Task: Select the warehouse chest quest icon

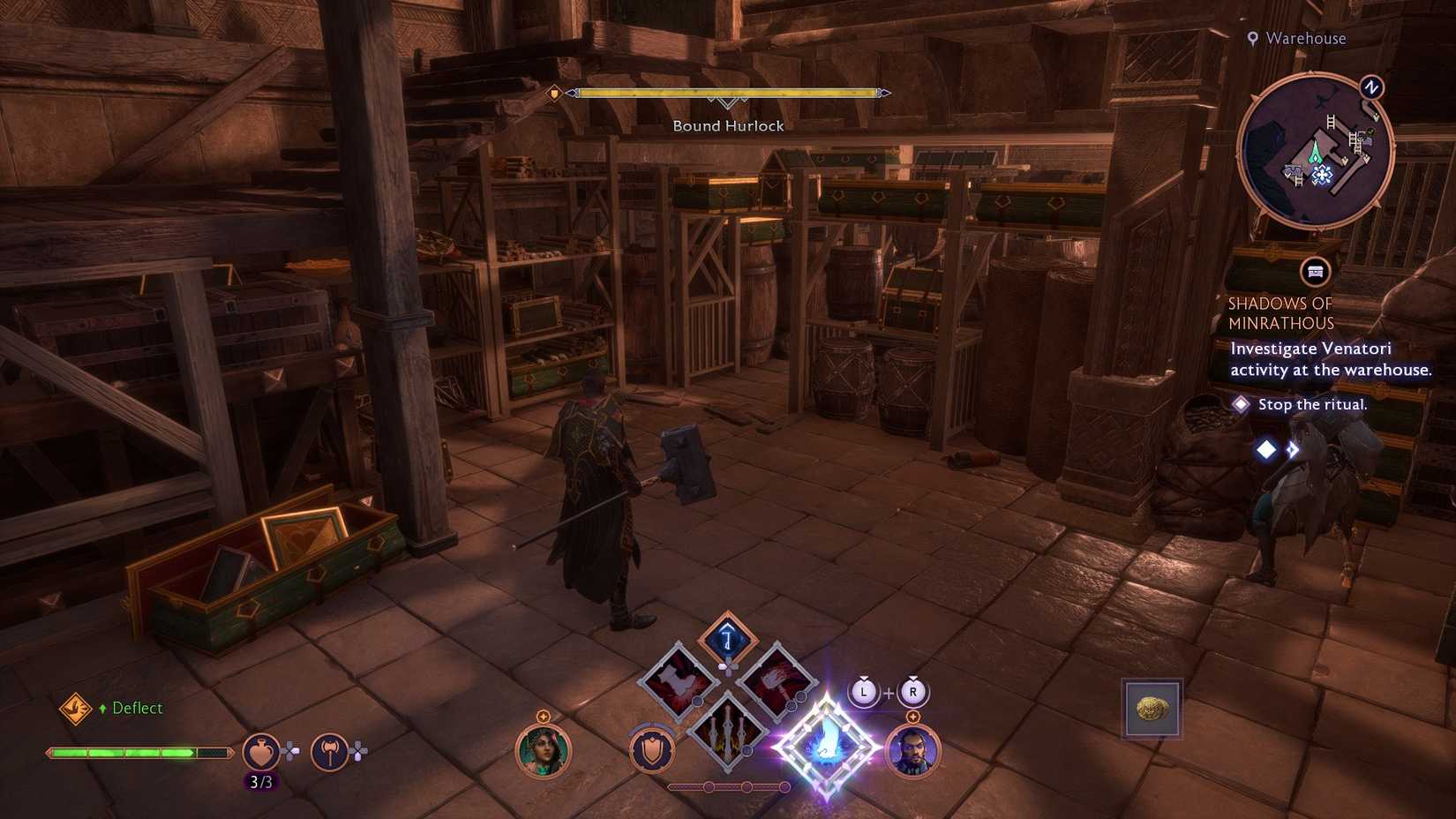Action: point(1315,273)
